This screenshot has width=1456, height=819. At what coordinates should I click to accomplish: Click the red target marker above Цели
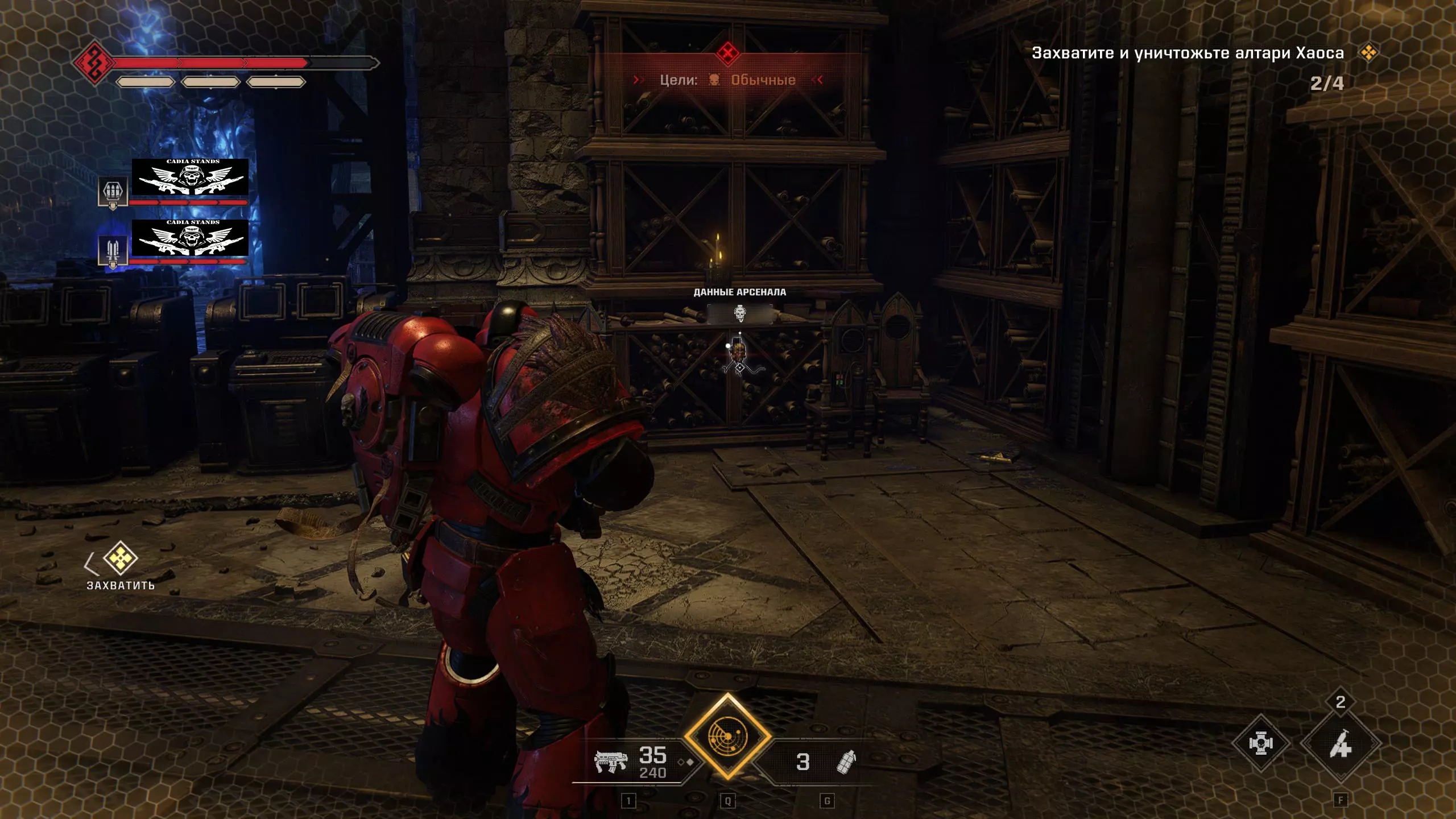(x=727, y=54)
